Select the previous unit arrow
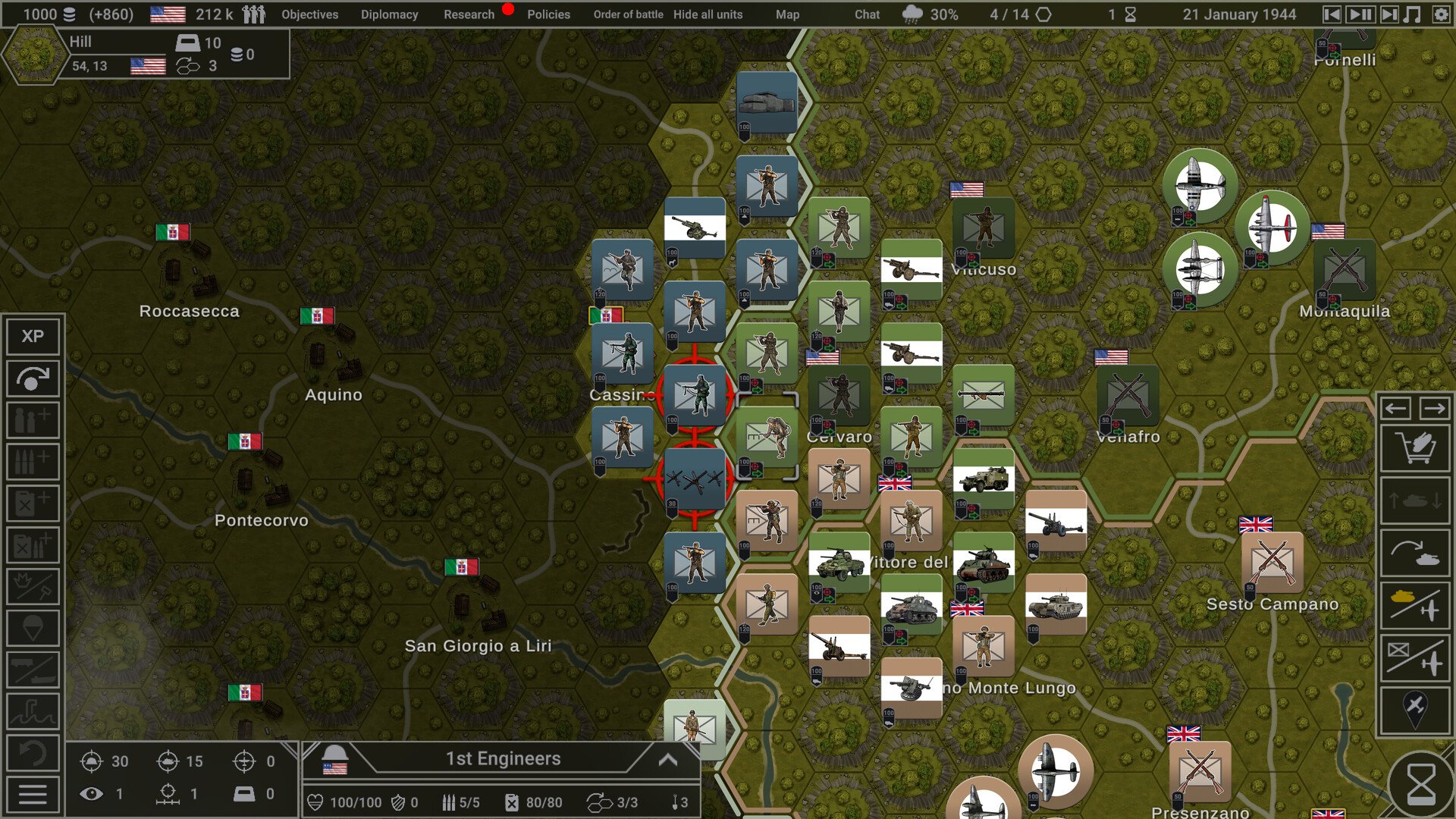 point(1396,409)
